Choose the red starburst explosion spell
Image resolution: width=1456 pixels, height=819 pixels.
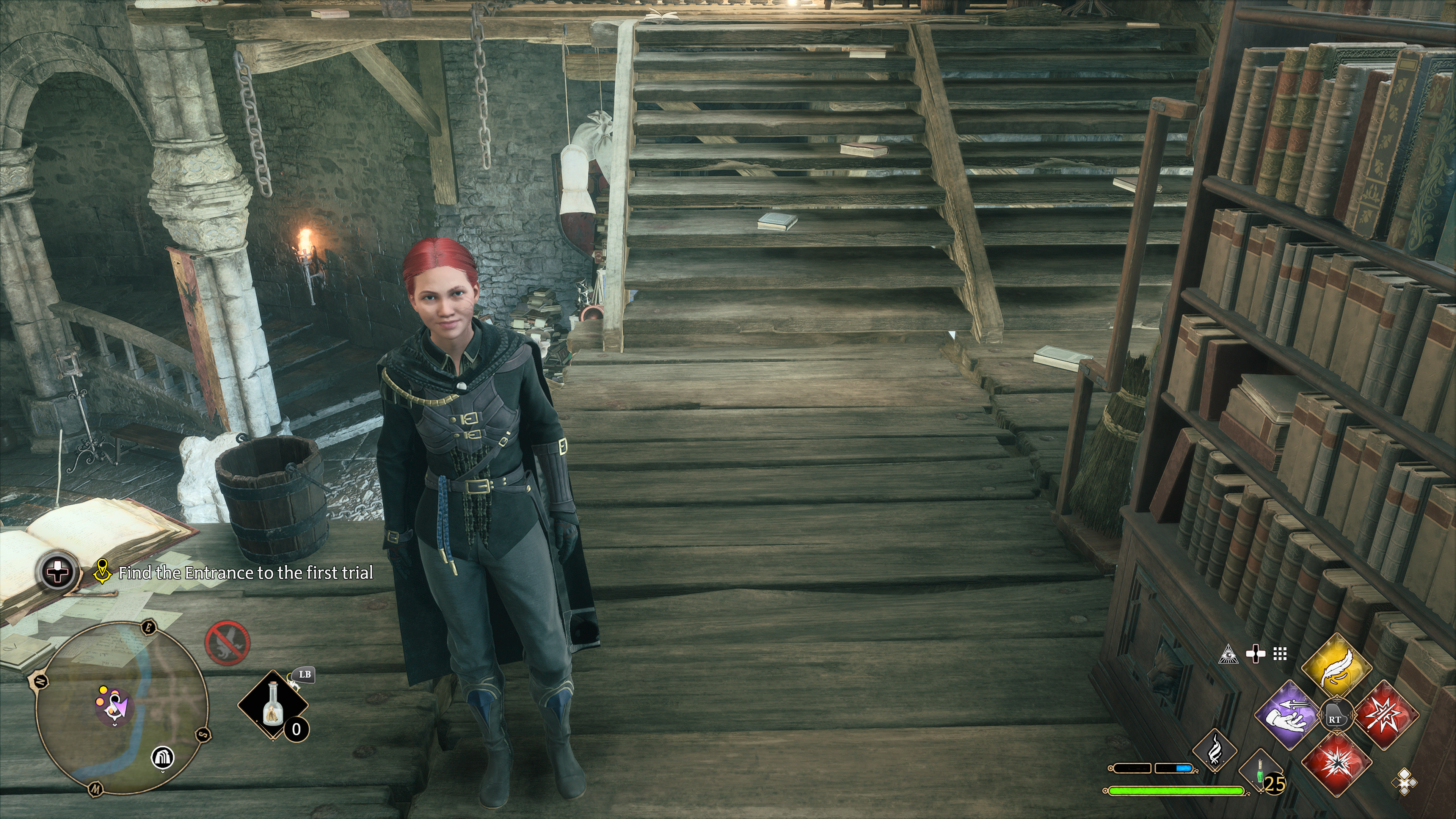pos(1337,765)
